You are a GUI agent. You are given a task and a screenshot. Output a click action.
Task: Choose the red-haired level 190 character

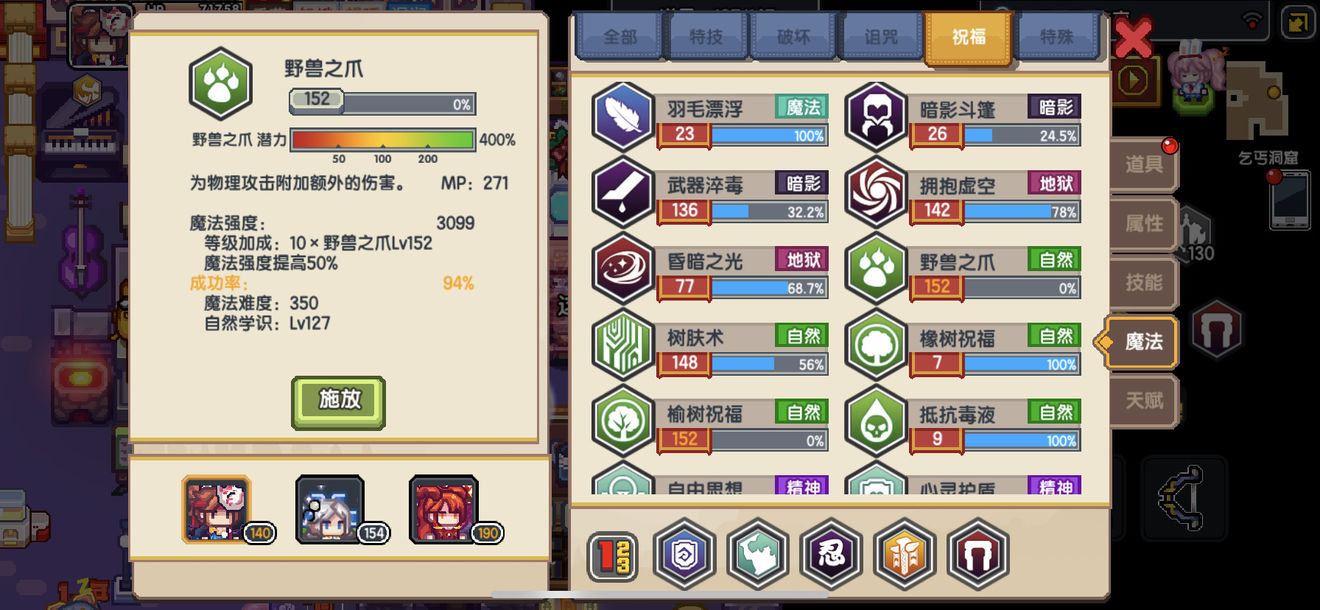445,510
